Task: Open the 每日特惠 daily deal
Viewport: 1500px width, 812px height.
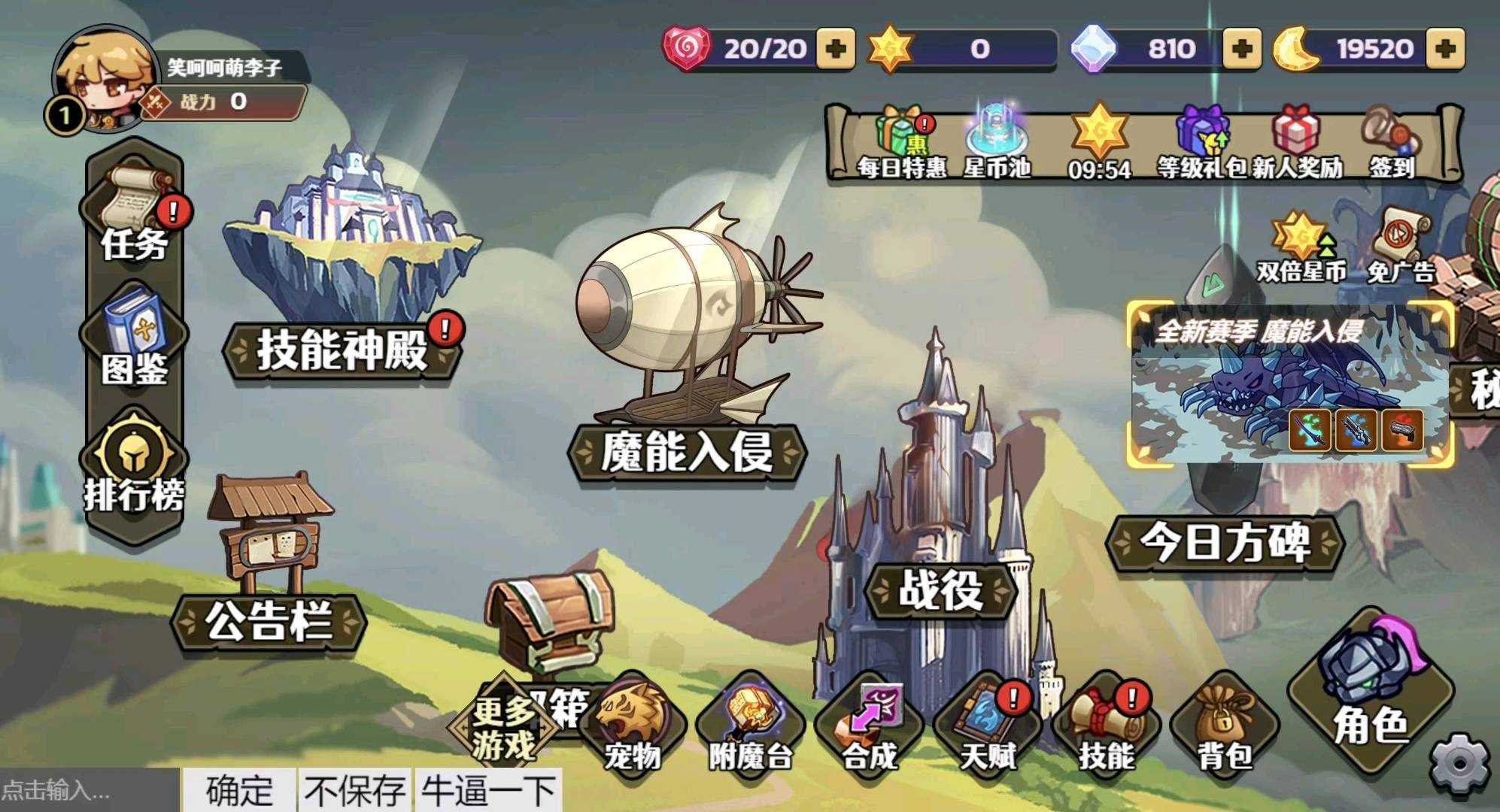Action: [x=901, y=144]
